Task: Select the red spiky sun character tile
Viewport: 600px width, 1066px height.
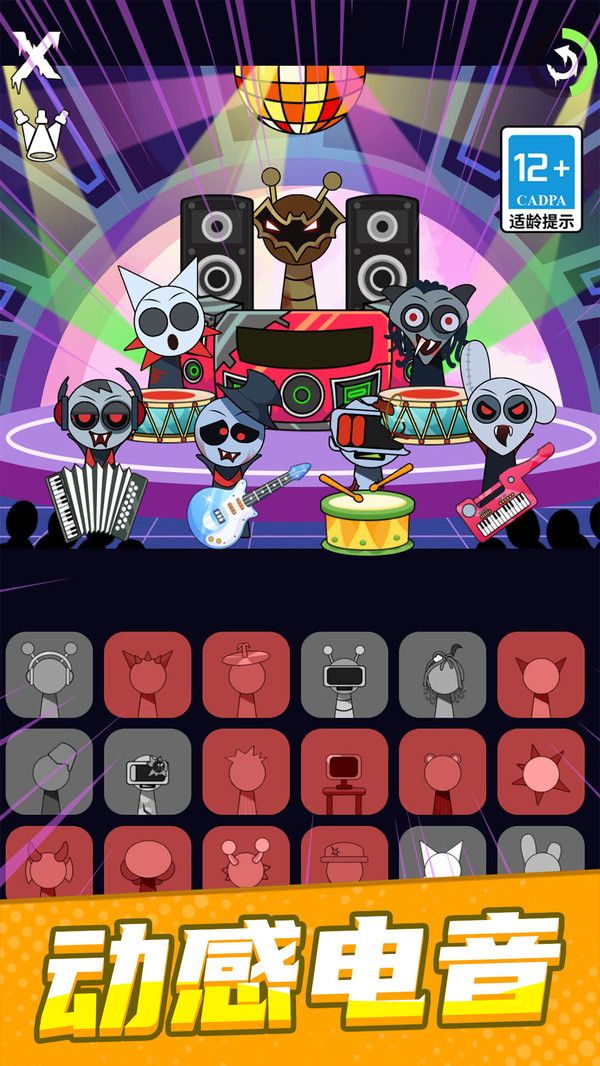Action: point(541,771)
